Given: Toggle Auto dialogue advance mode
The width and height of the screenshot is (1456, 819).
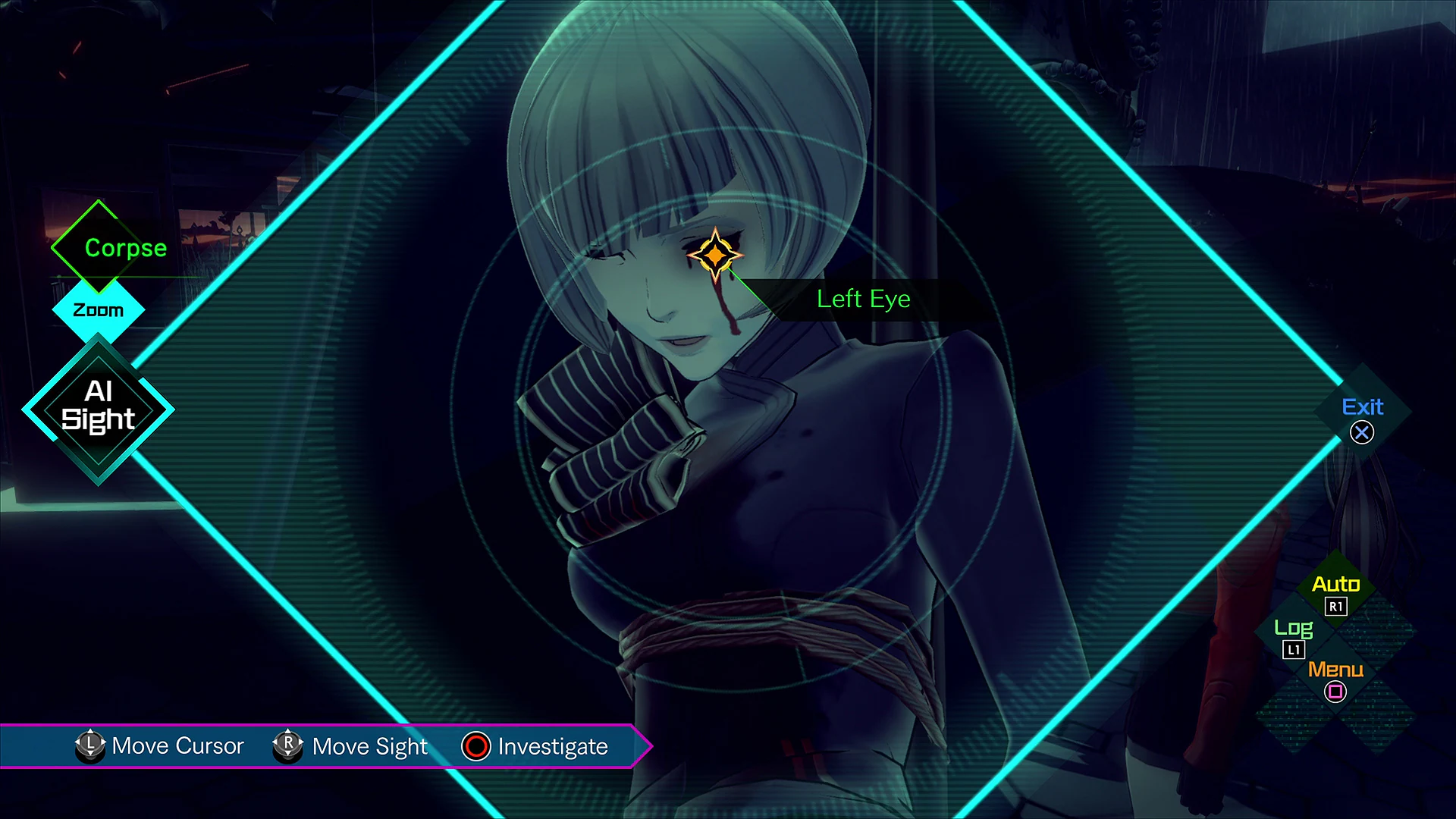Looking at the screenshot, I should click(x=1335, y=584).
